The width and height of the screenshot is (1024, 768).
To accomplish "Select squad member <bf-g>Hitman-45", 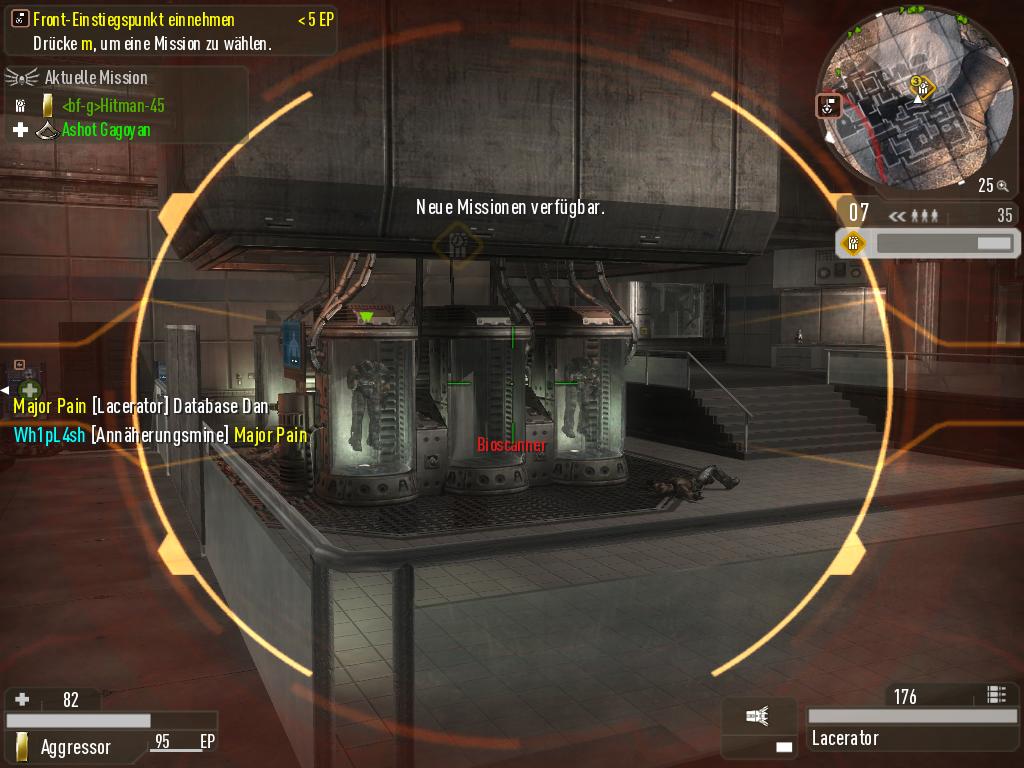I will point(112,105).
